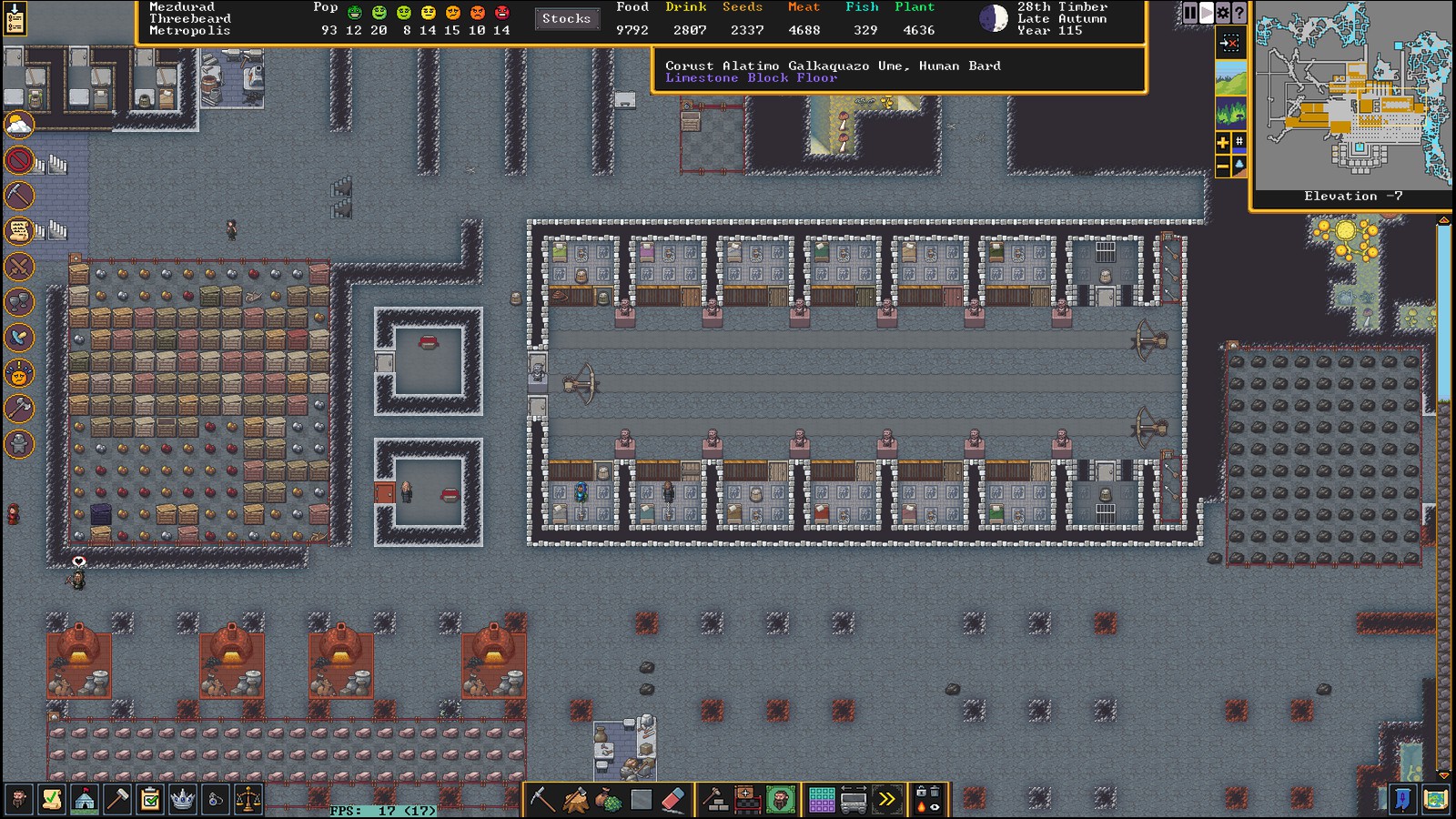Open the citizens information screen
Viewport: 1456px width, 819px height.
(18, 800)
